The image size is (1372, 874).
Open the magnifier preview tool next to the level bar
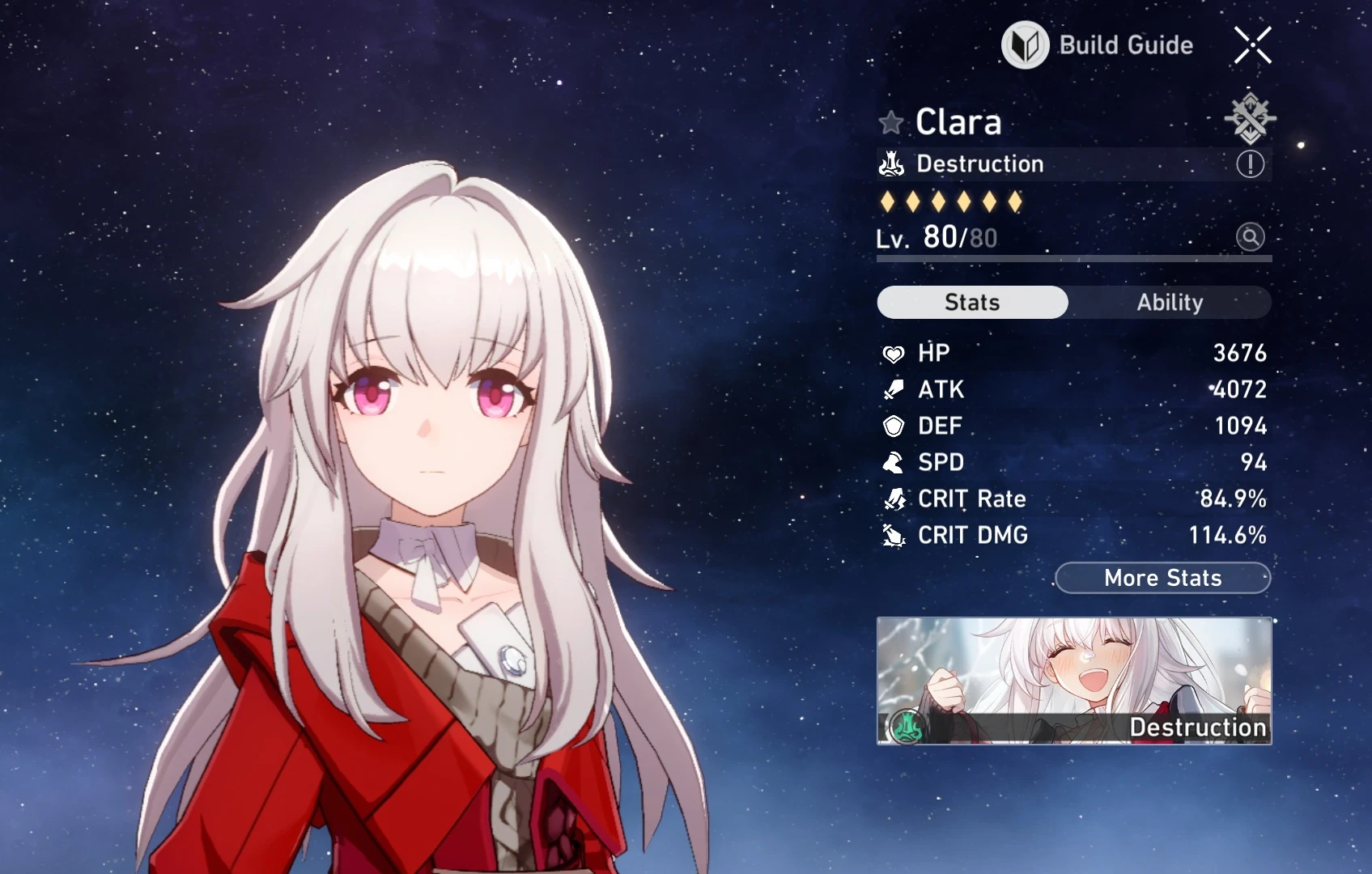coord(1251,237)
